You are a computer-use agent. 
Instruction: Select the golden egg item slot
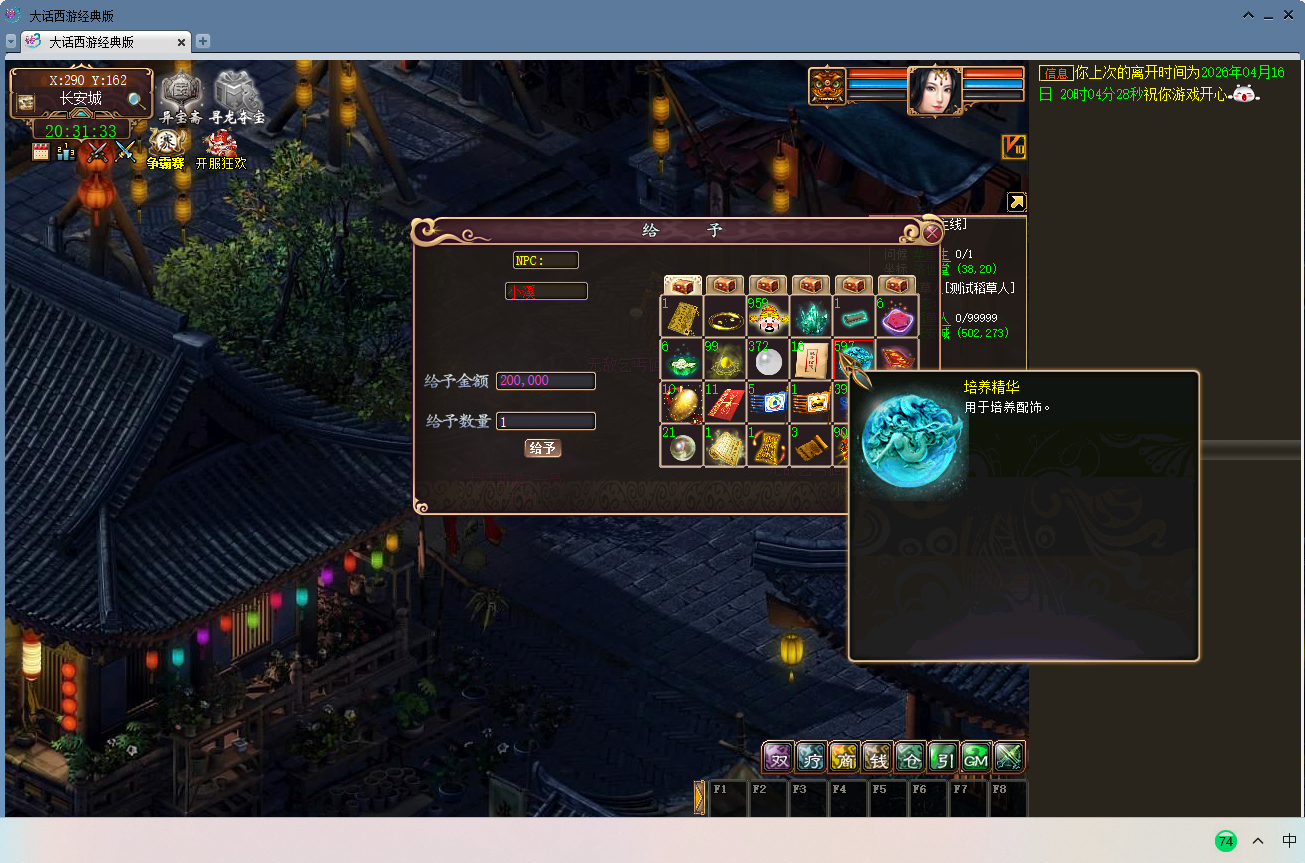[x=681, y=402]
